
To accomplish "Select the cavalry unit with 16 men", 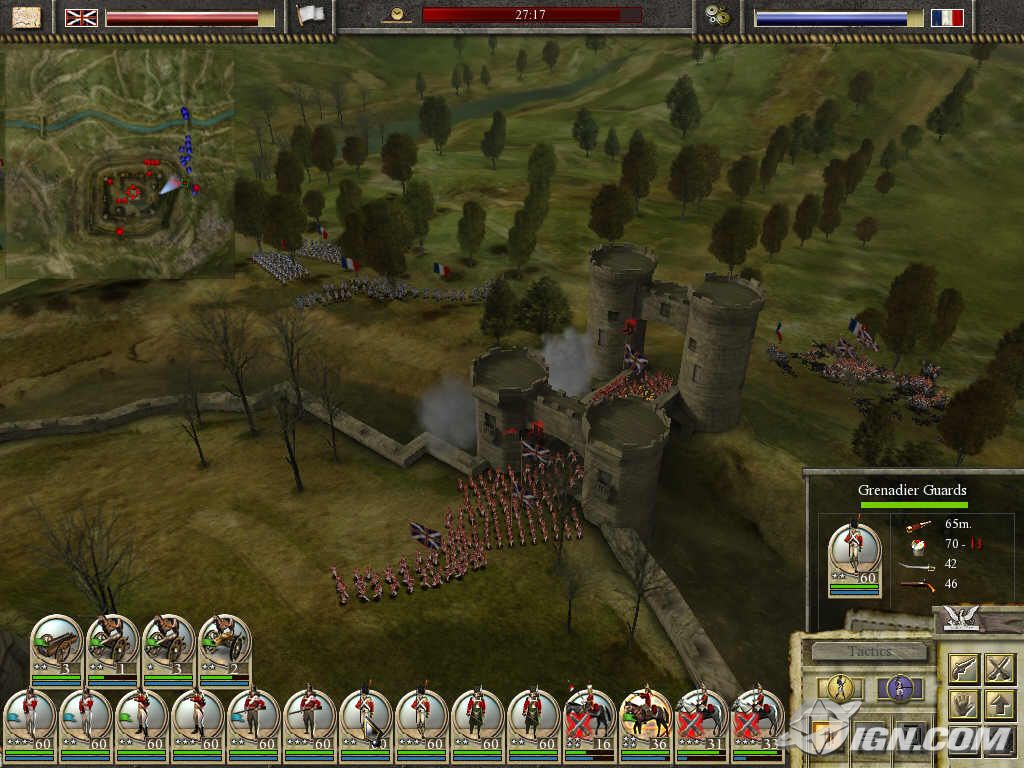I will point(588,718).
